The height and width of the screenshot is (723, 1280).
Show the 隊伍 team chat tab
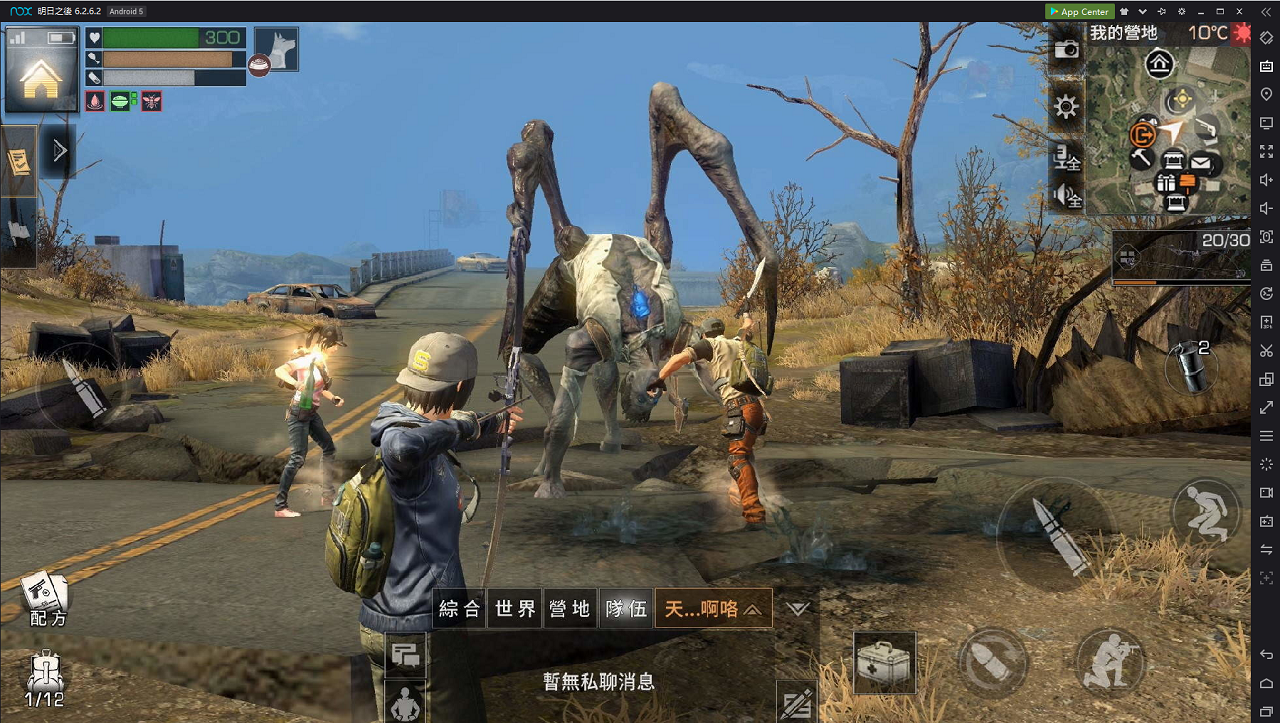625,608
